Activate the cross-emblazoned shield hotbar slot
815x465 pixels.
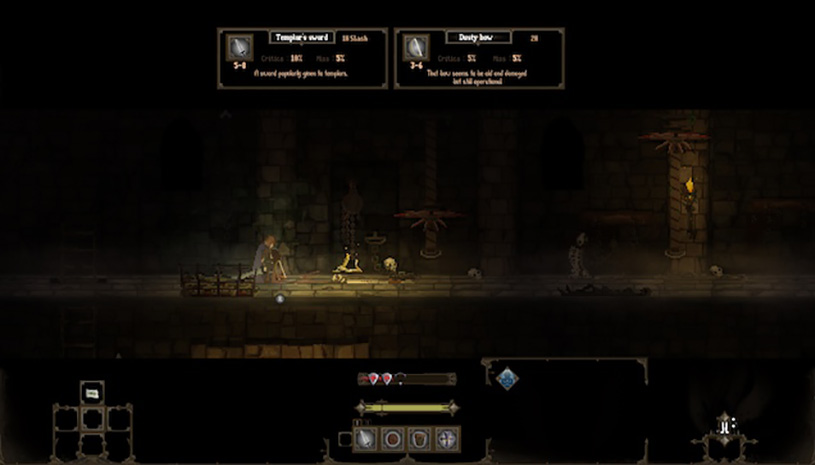coord(447,439)
